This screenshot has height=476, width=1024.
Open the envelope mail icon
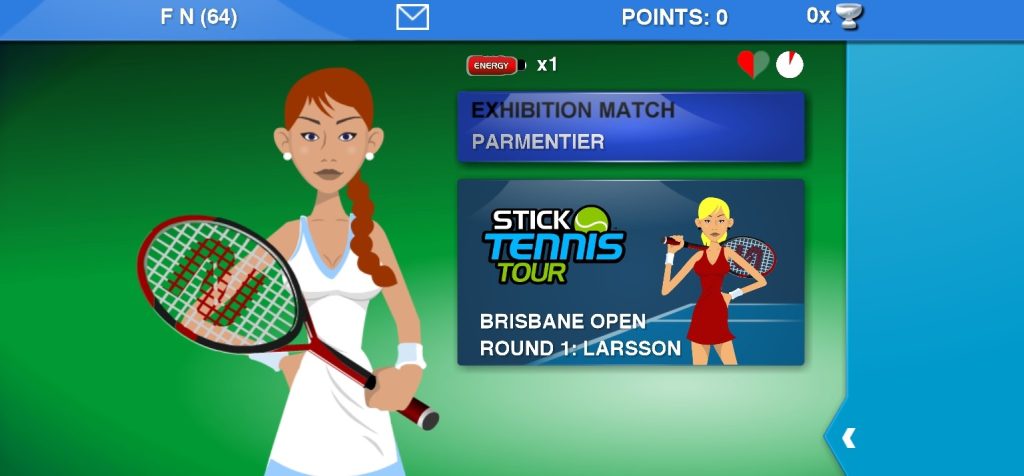412,17
